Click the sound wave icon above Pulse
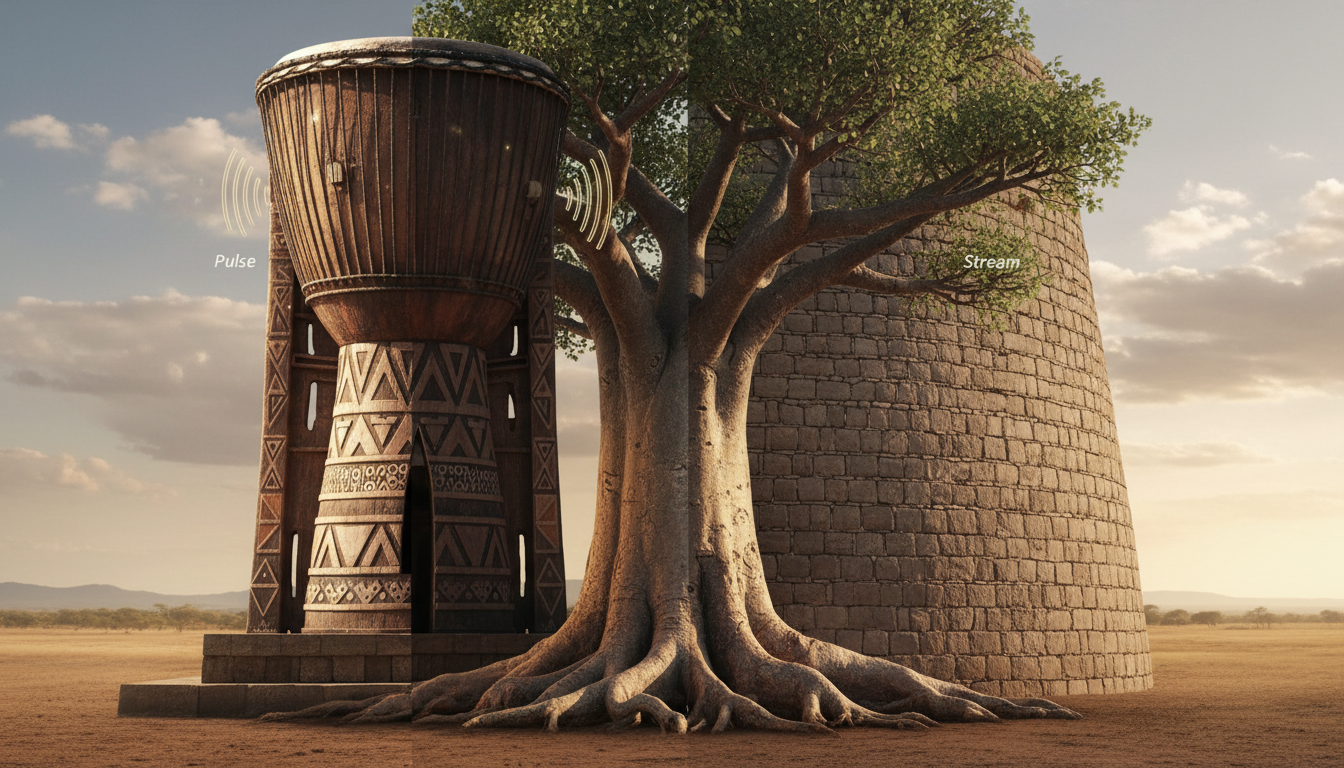Viewport: 1344px width, 768px height. (244, 193)
